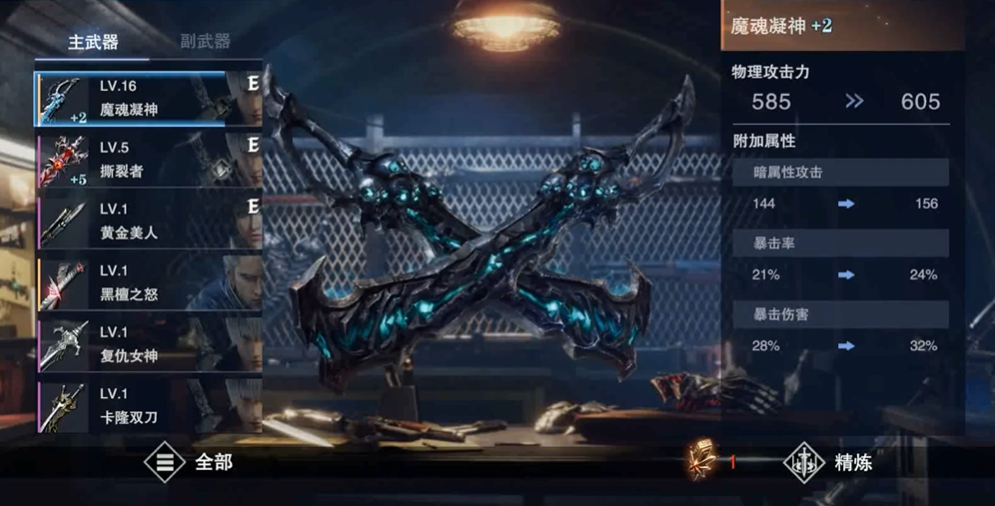Pick the 黑檀之怒 weapon row
This screenshot has width=995, height=506.
pyautogui.click(x=149, y=284)
